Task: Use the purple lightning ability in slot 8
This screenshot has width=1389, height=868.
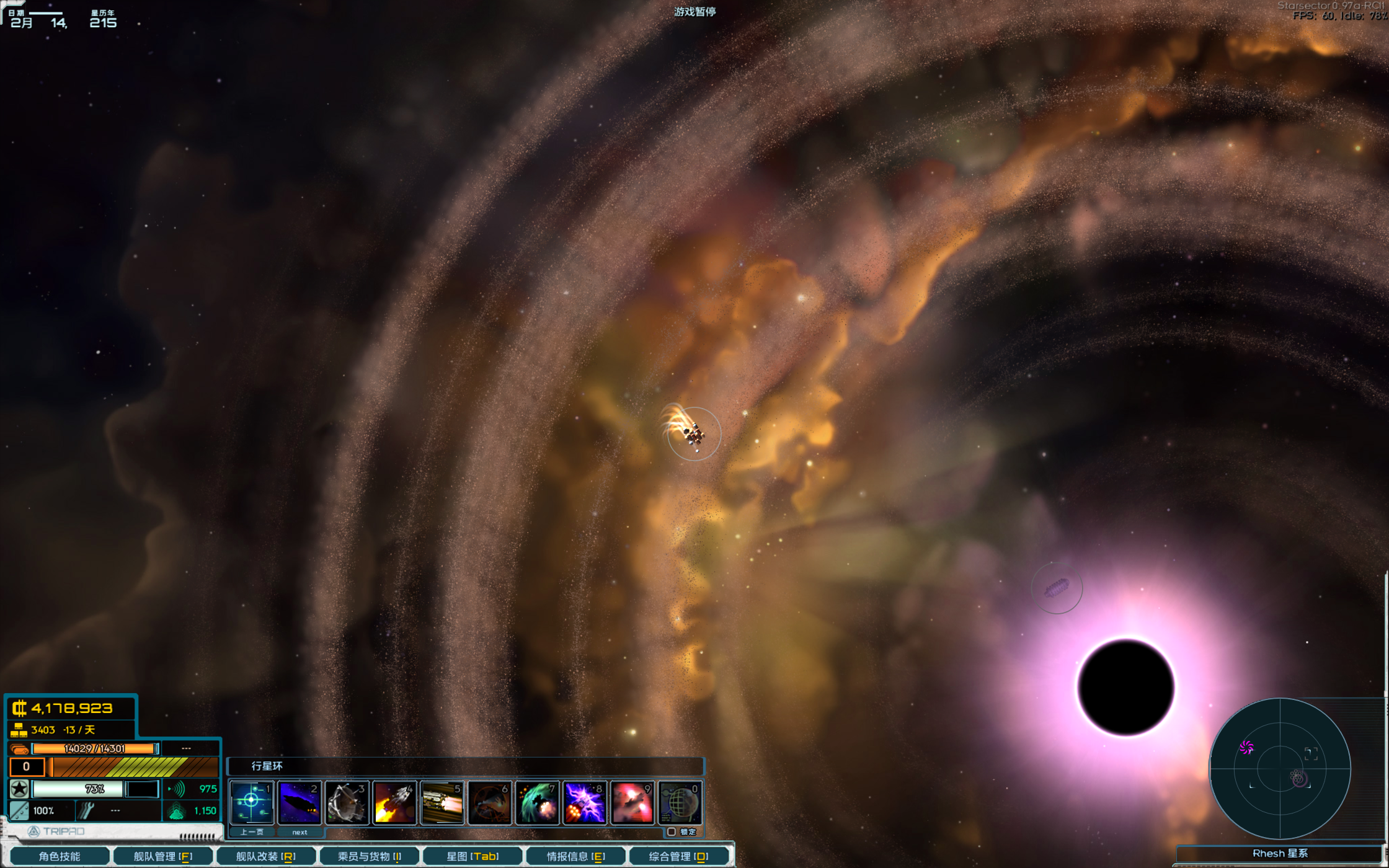Action: 585,802
